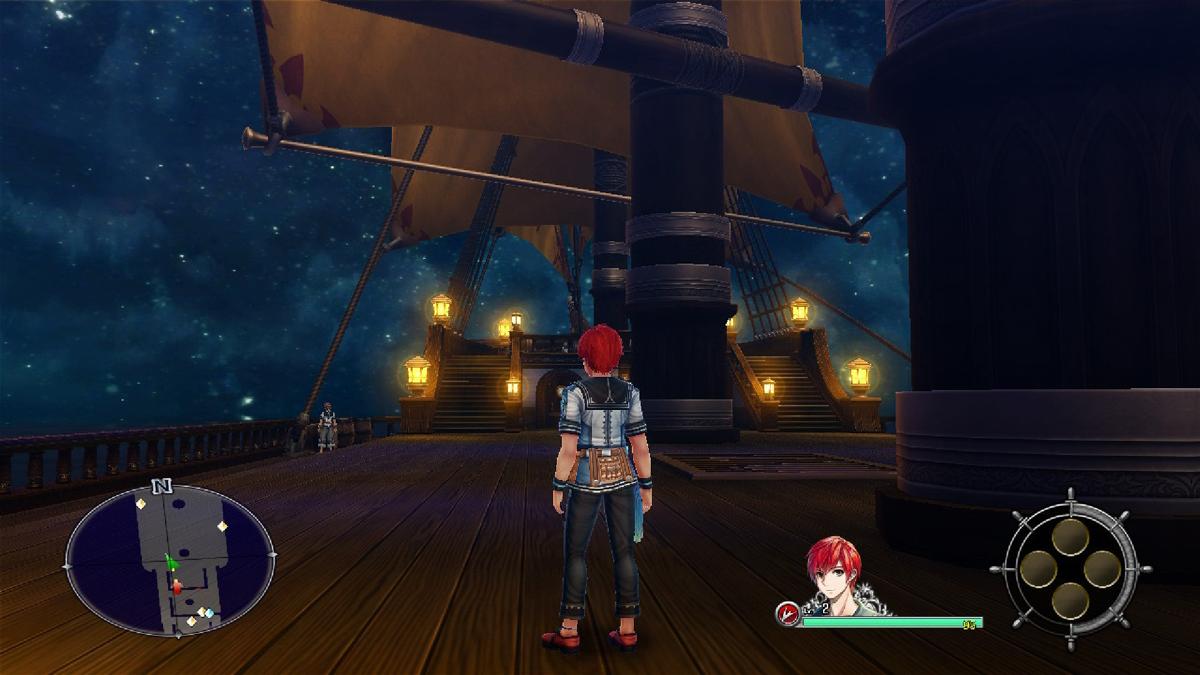Select the cyan diamond marker on minimap
Screen dimensions: 1200x675
coord(209,612)
